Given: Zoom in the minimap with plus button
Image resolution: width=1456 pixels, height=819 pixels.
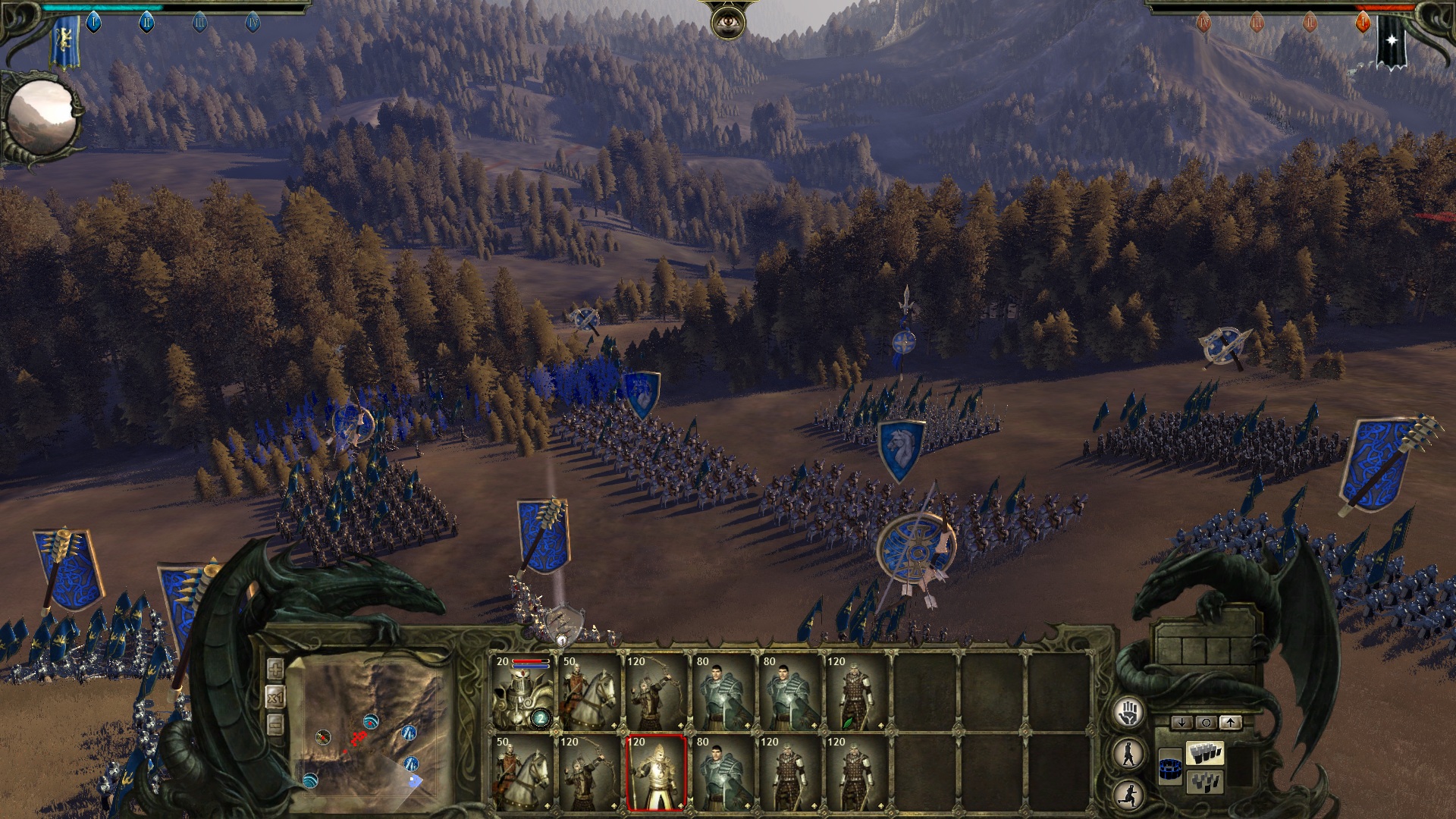Looking at the screenshot, I should click(x=275, y=669).
